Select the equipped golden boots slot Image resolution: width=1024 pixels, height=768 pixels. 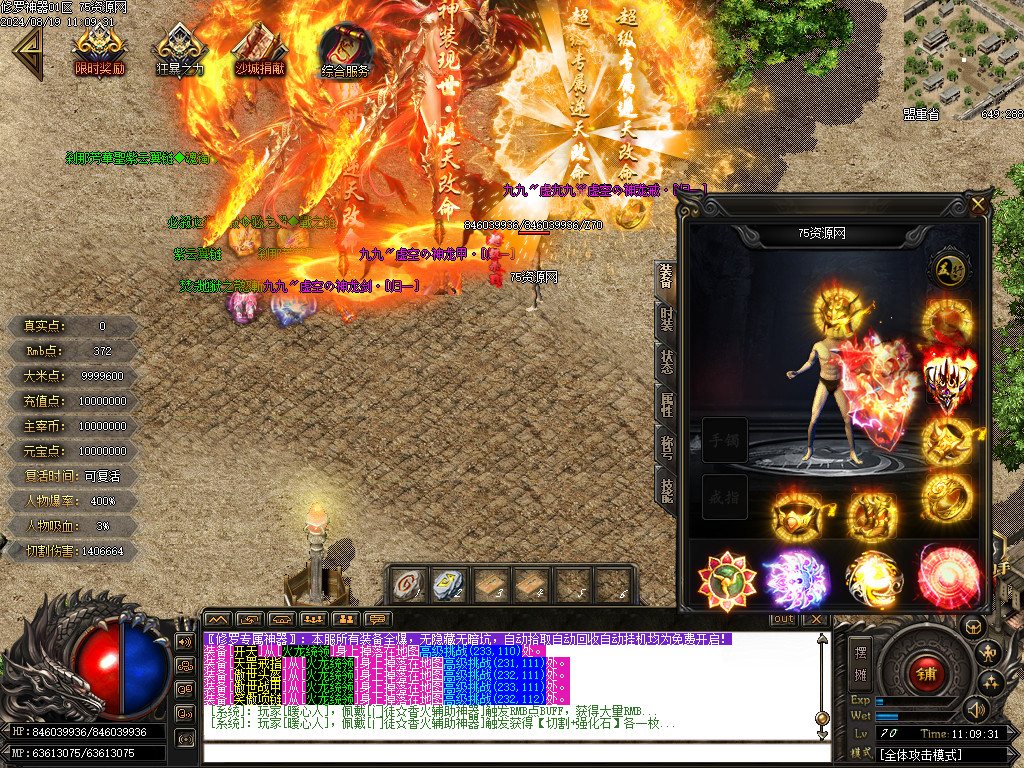pos(872,517)
